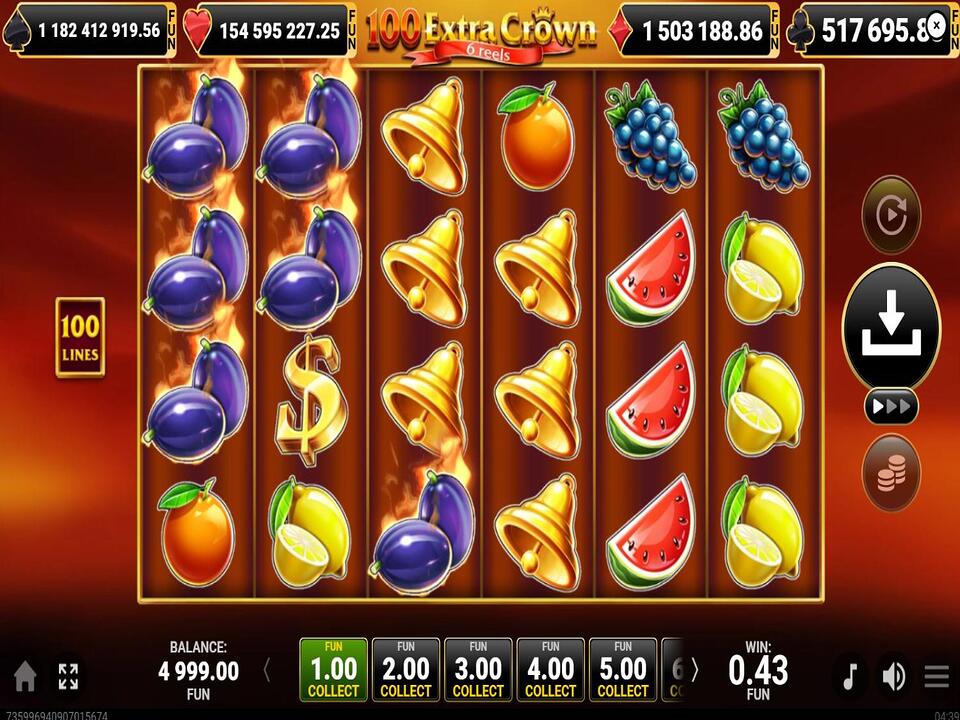Viewport: 960px width, 720px height.
Task: Toggle the music note button
Action: (849, 677)
